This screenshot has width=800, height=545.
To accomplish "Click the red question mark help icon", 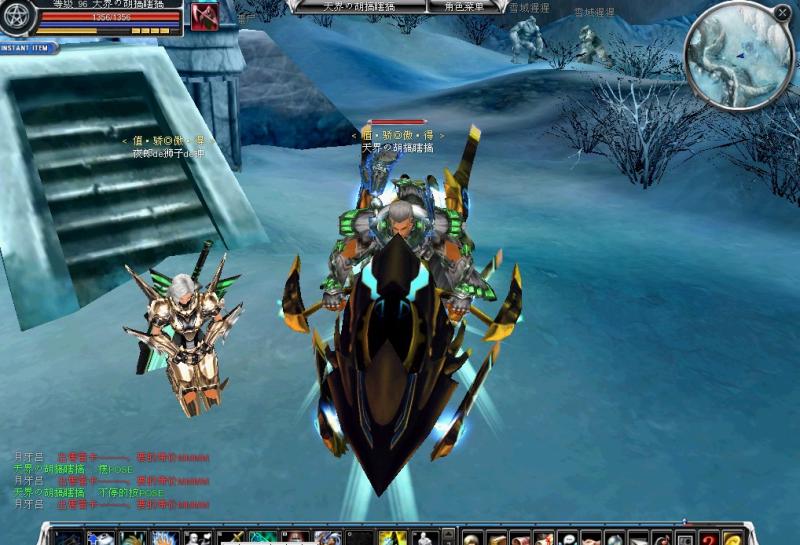I will pyautogui.click(x=709, y=538).
